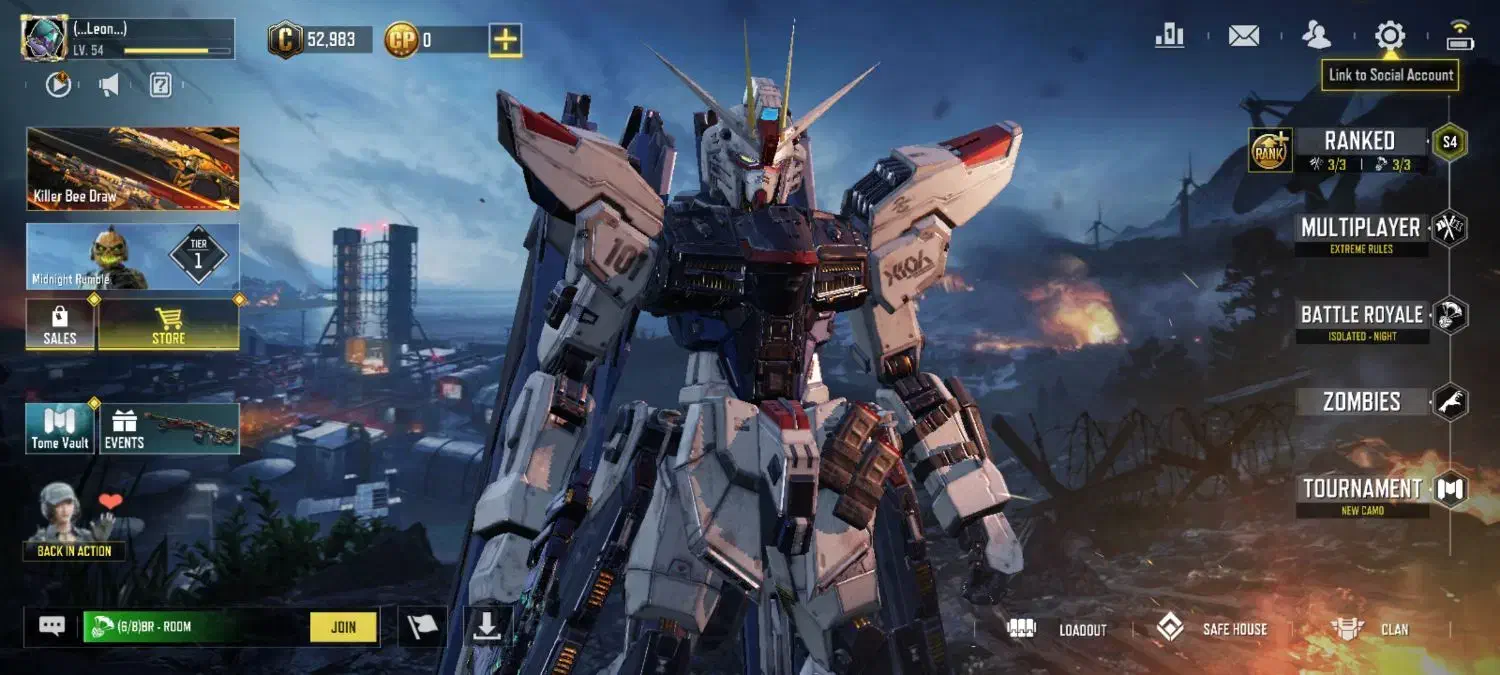Join the BR room
This screenshot has height=675, width=1500.
pos(343,627)
